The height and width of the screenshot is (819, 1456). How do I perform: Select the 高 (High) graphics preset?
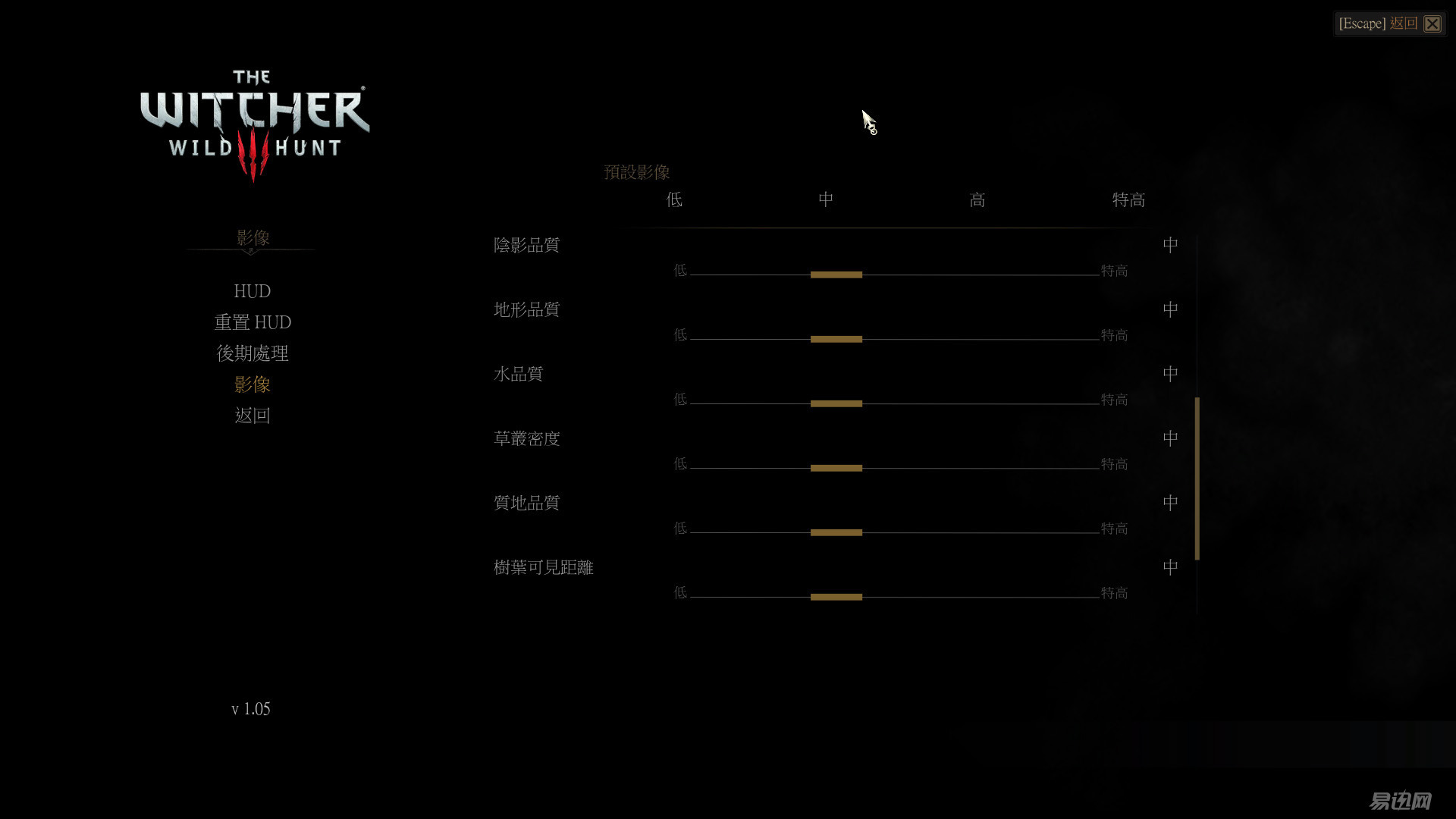pyautogui.click(x=977, y=199)
